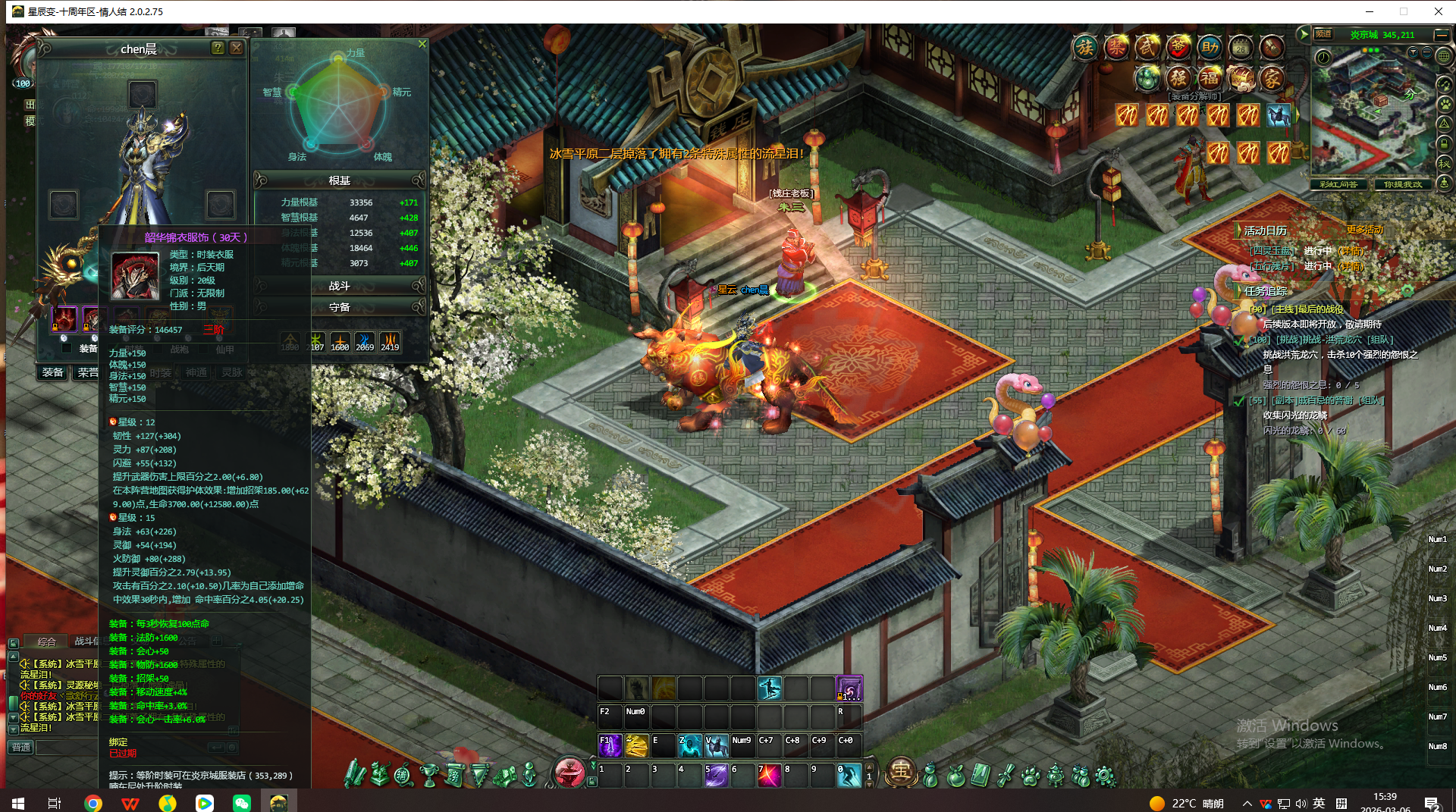
Task: Open WeChat from the Windows taskbar
Action: tap(242, 803)
